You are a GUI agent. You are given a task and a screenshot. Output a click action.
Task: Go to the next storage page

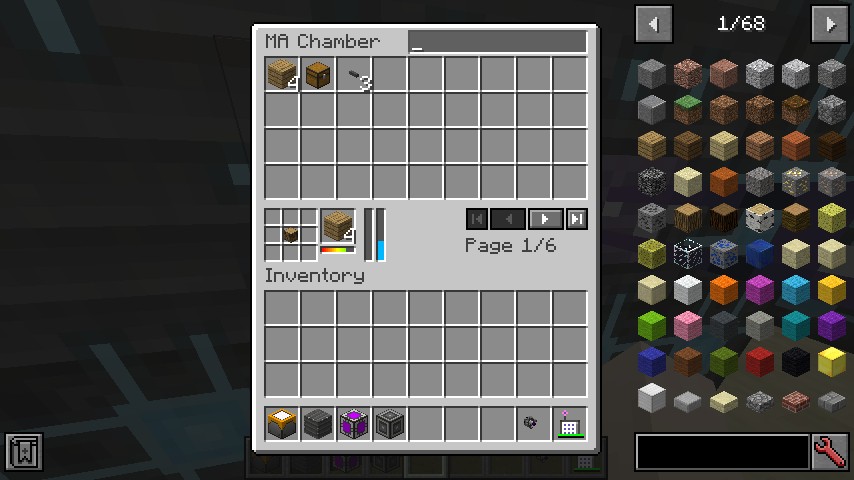click(x=545, y=219)
